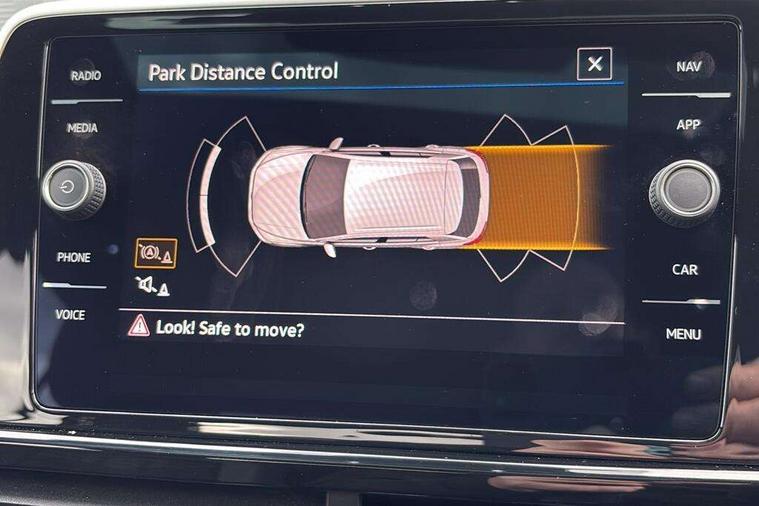Toggle the parking sound mute icon
759x506 pixels.
click(153, 287)
